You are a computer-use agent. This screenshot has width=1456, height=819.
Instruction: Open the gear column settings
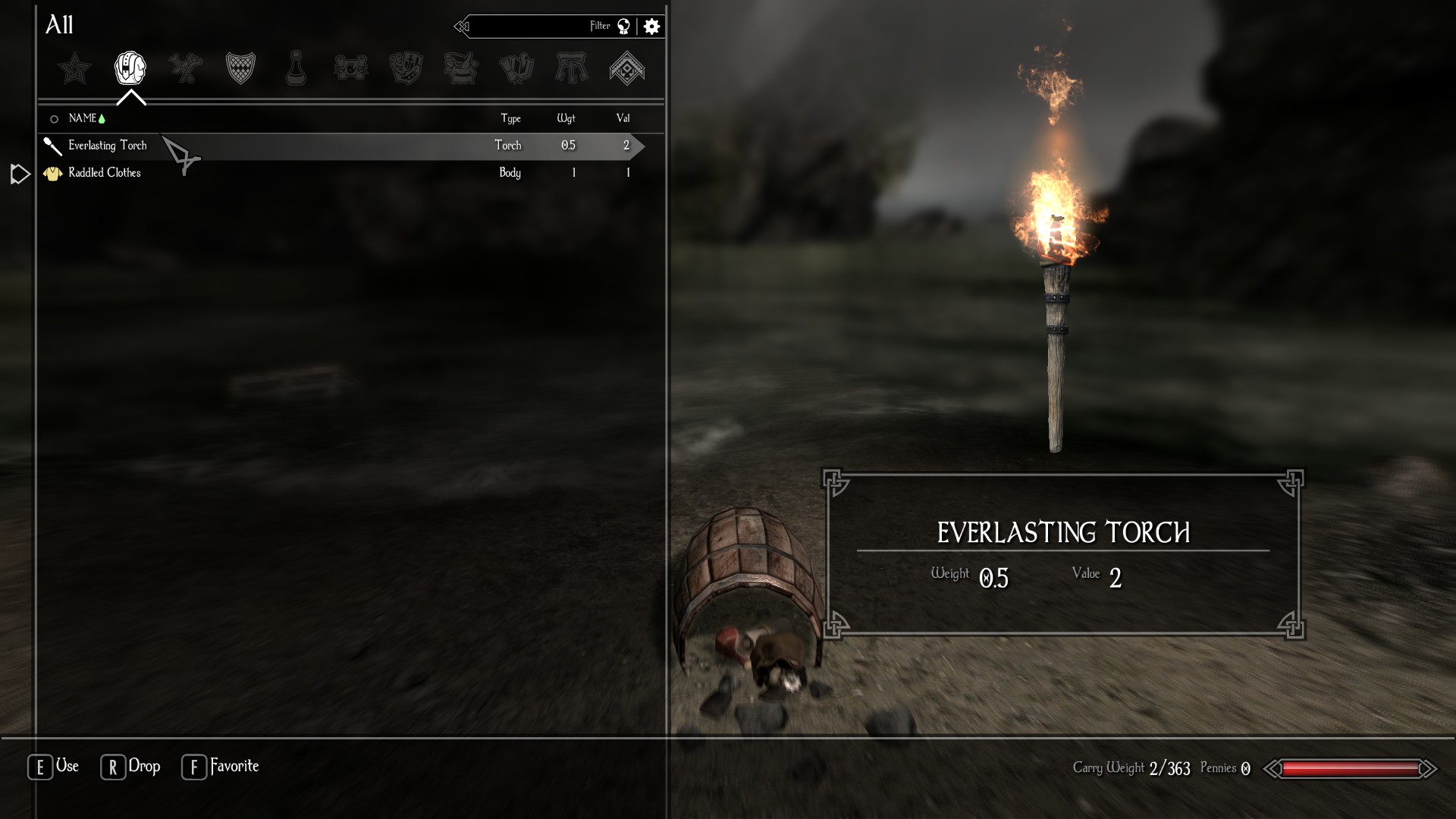pyautogui.click(x=651, y=27)
